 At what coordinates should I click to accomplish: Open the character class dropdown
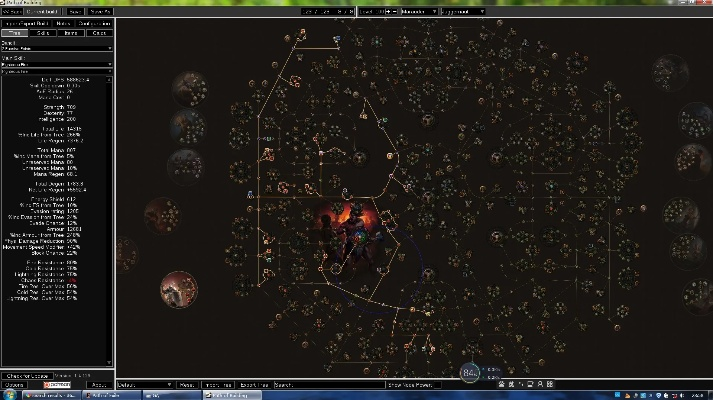click(x=424, y=11)
